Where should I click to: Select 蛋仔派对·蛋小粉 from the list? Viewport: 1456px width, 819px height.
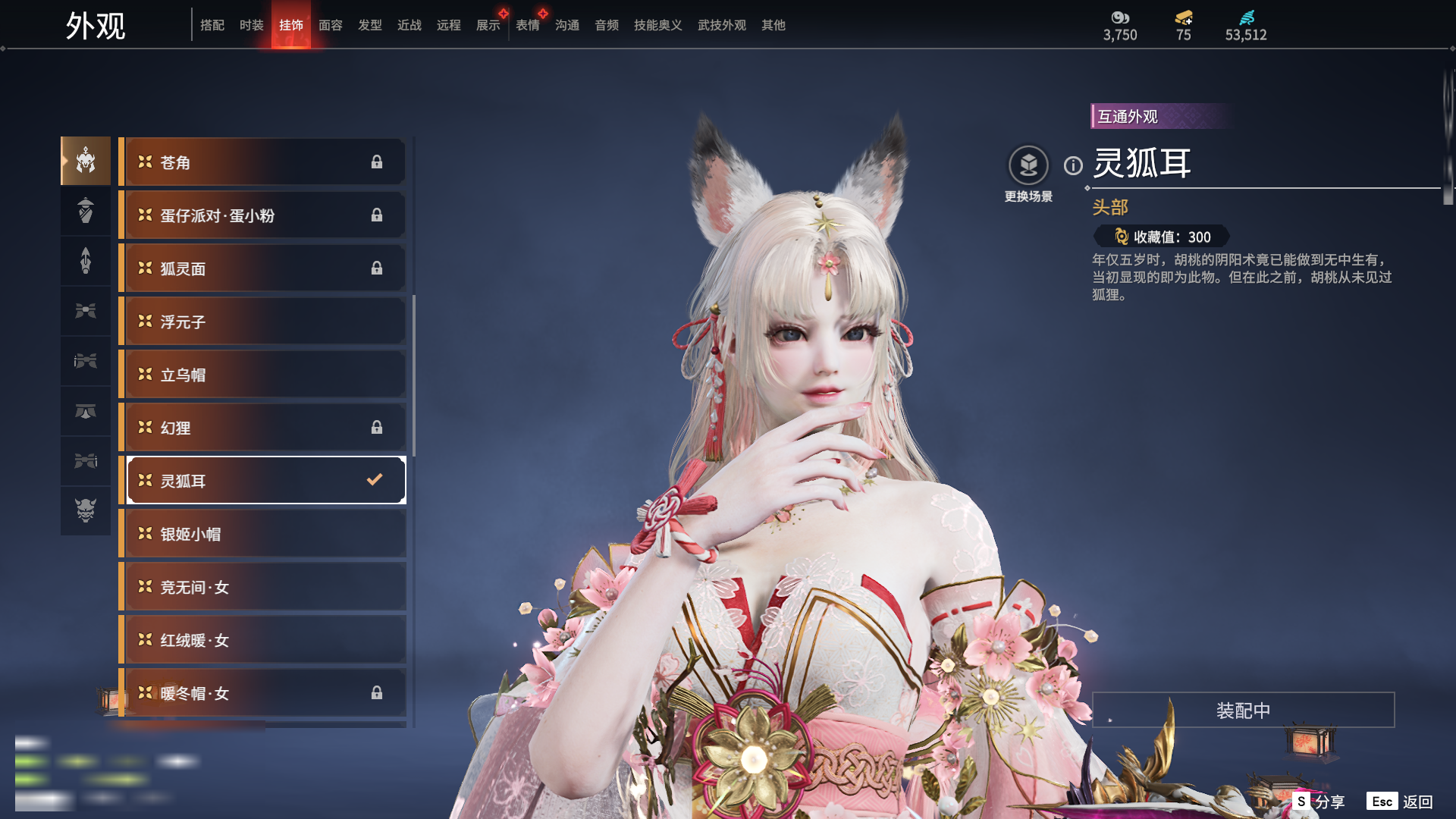tap(262, 215)
